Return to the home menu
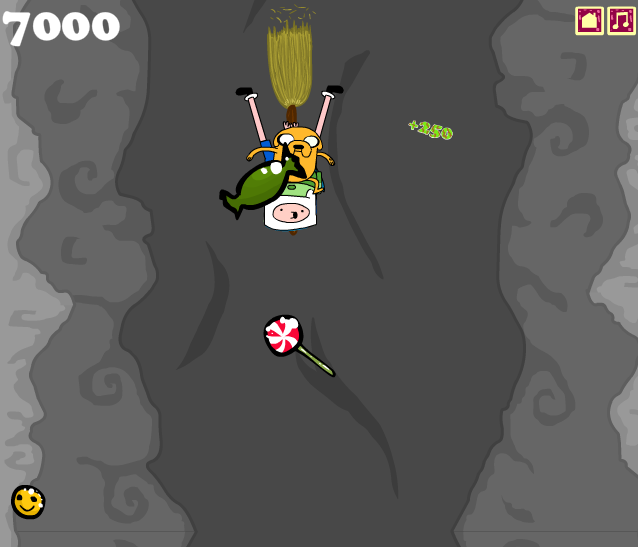Screen dimensions: 638x547 tap(589, 20)
